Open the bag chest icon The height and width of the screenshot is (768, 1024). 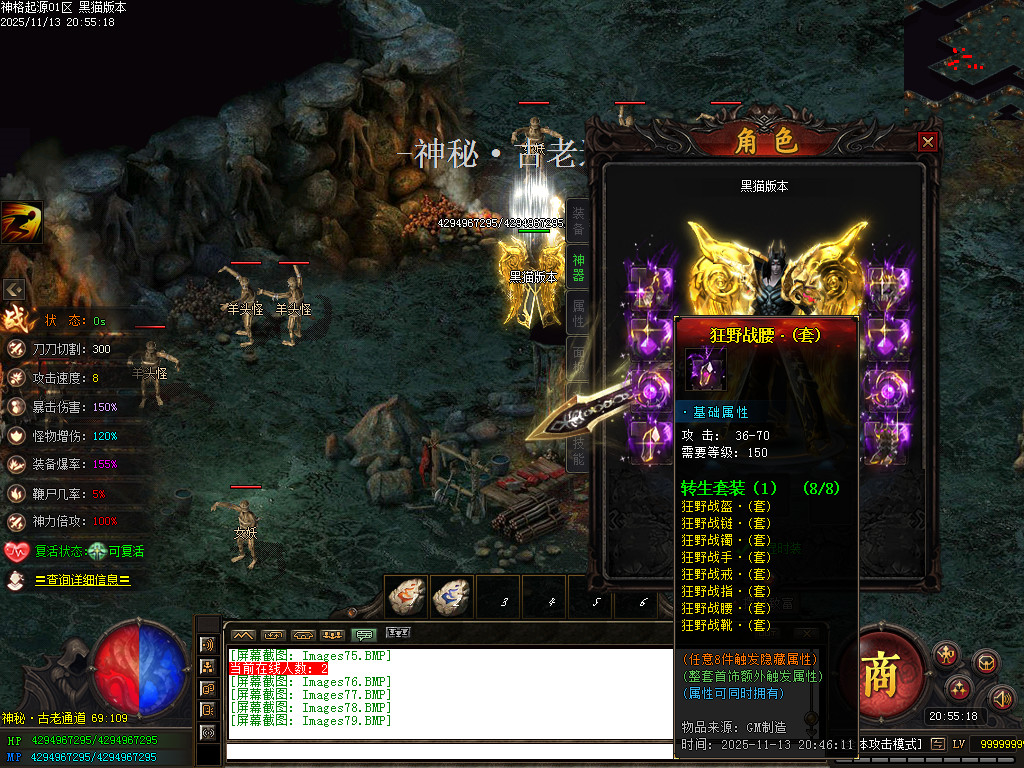click(986, 662)
